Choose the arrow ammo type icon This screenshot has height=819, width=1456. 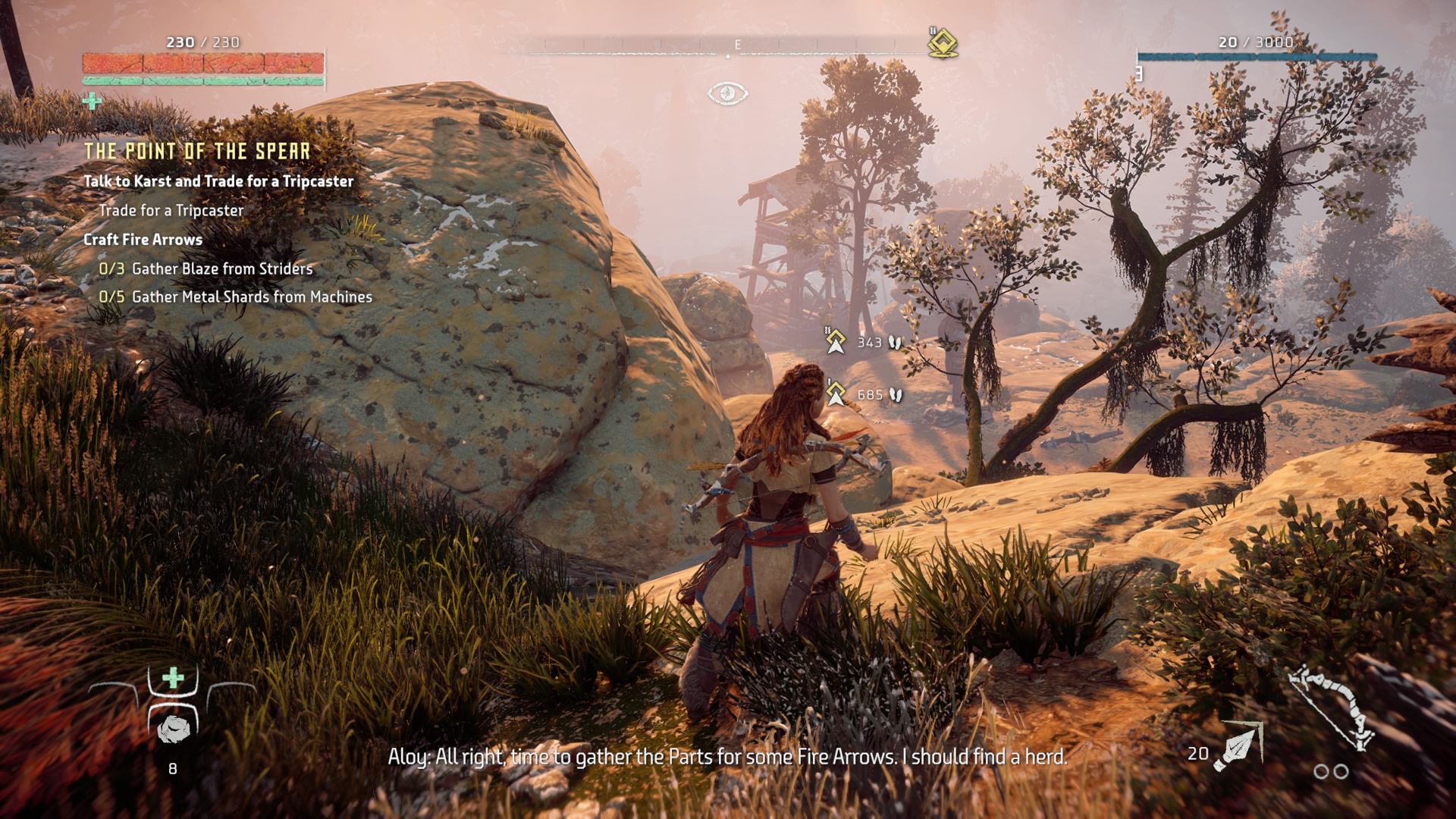point(1238,746)
